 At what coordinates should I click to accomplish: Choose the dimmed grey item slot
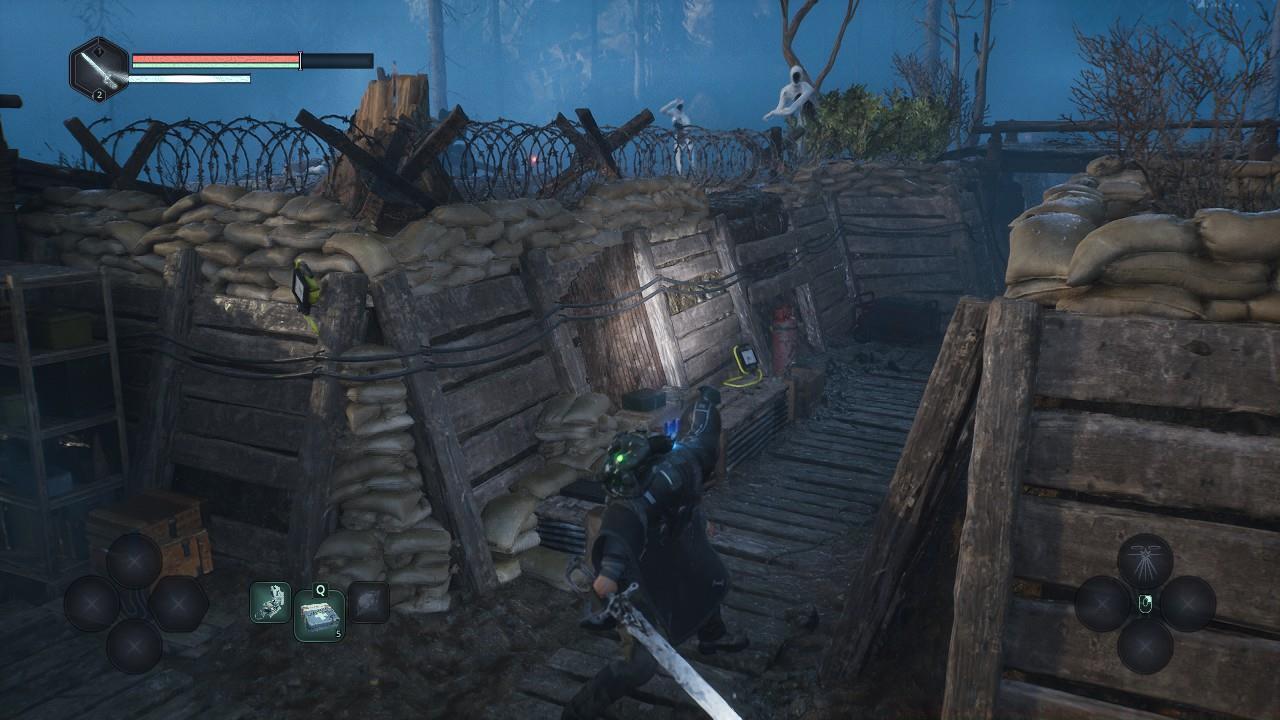coord(368,602)
